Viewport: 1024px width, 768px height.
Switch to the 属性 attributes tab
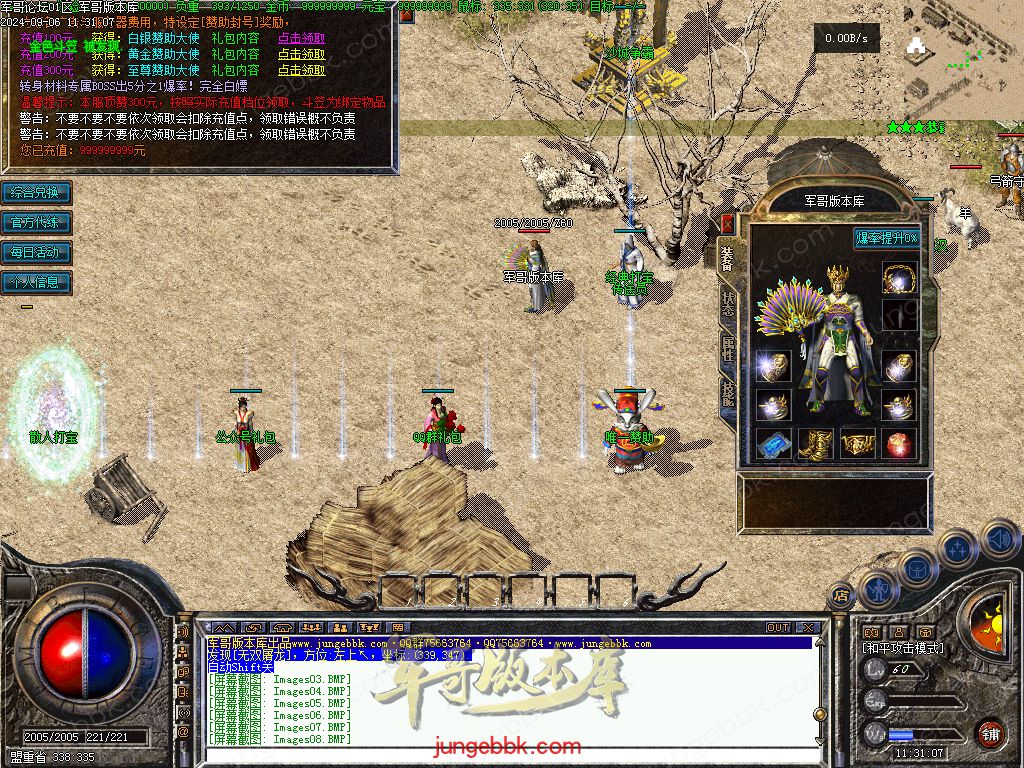[x=727, y=349]
